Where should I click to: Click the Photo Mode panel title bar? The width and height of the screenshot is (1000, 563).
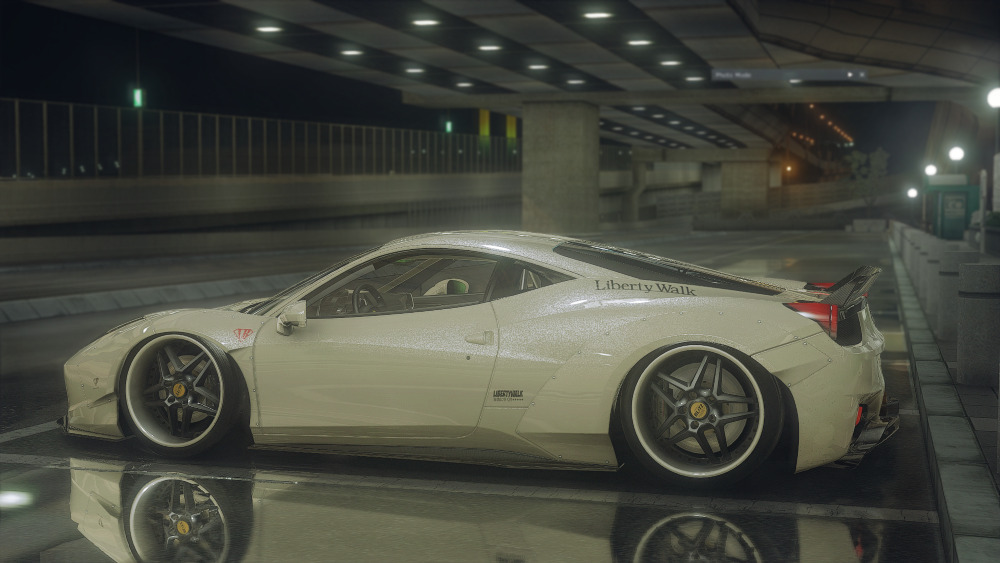(x=780, y=75)
